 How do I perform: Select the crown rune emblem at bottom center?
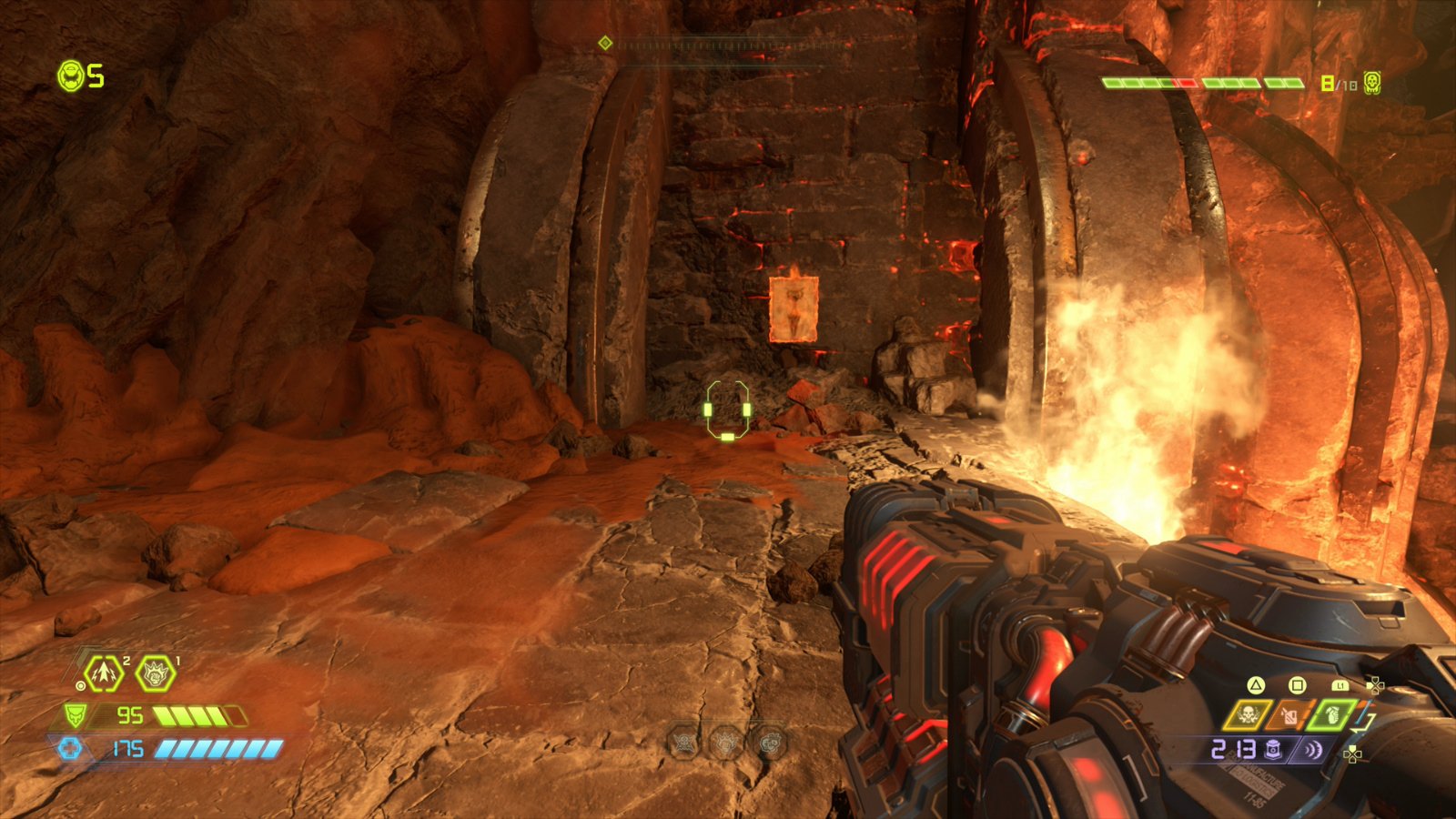[x=725, y=743]
